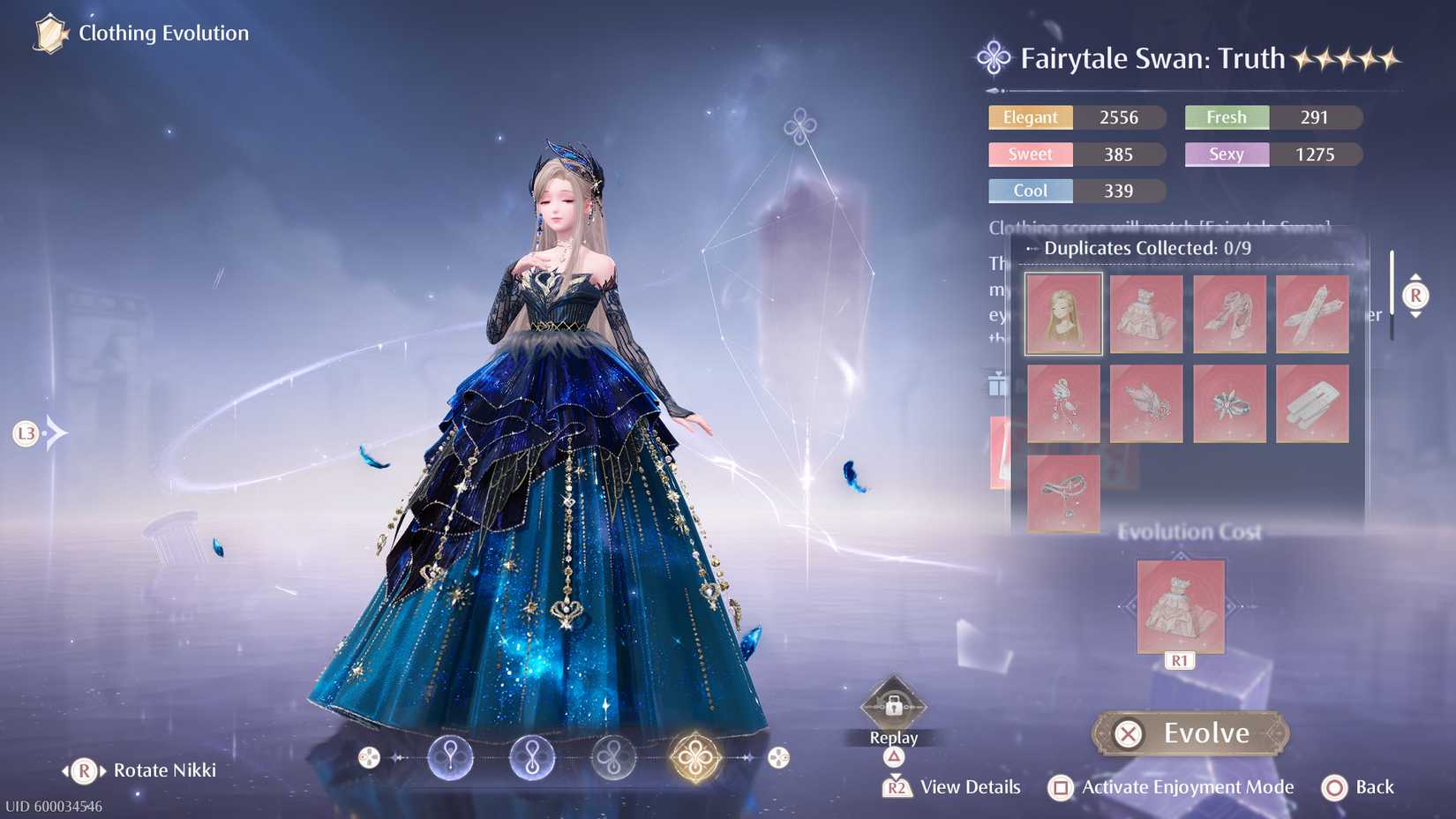Screen dimensions: 1456x819
Task: Select the golden fourth evolution stage
Action: [x=694, y=755]
